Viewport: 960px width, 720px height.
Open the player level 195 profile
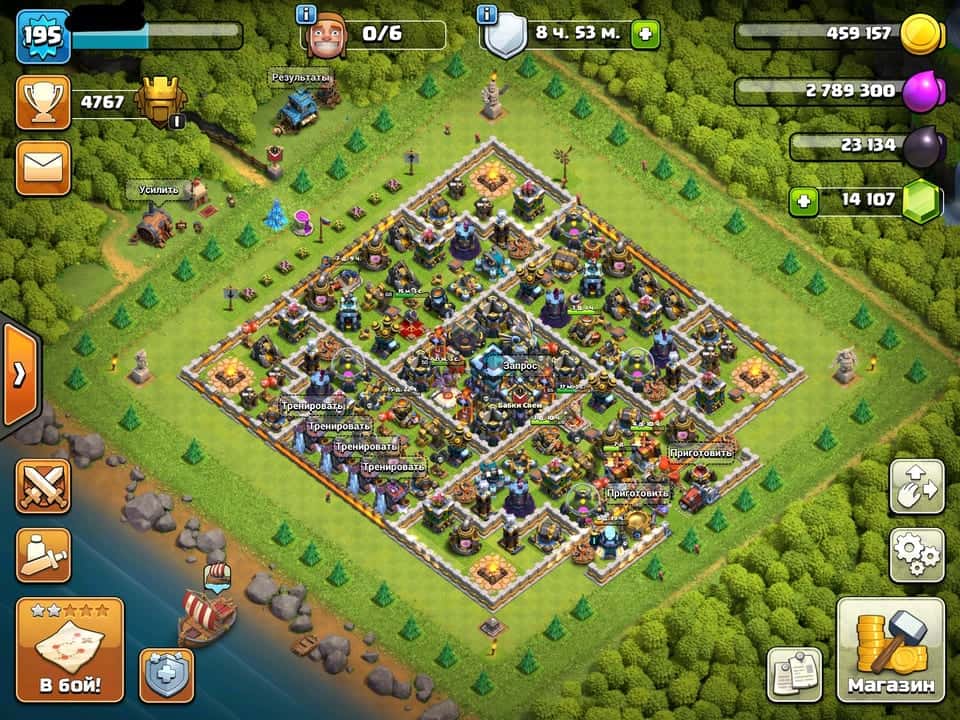(x=43, y=36)
